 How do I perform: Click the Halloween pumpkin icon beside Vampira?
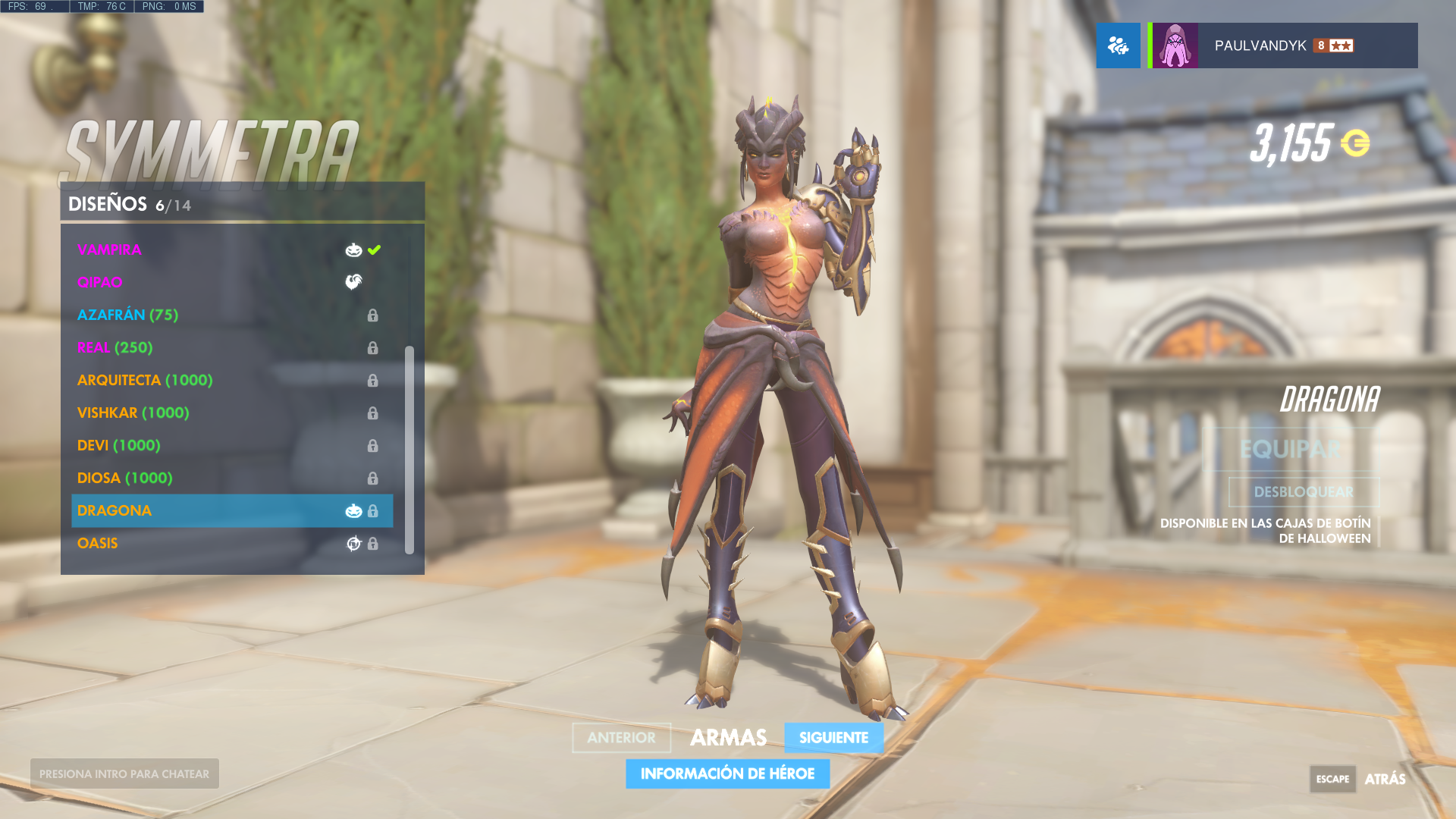click(x=353, y=249)
